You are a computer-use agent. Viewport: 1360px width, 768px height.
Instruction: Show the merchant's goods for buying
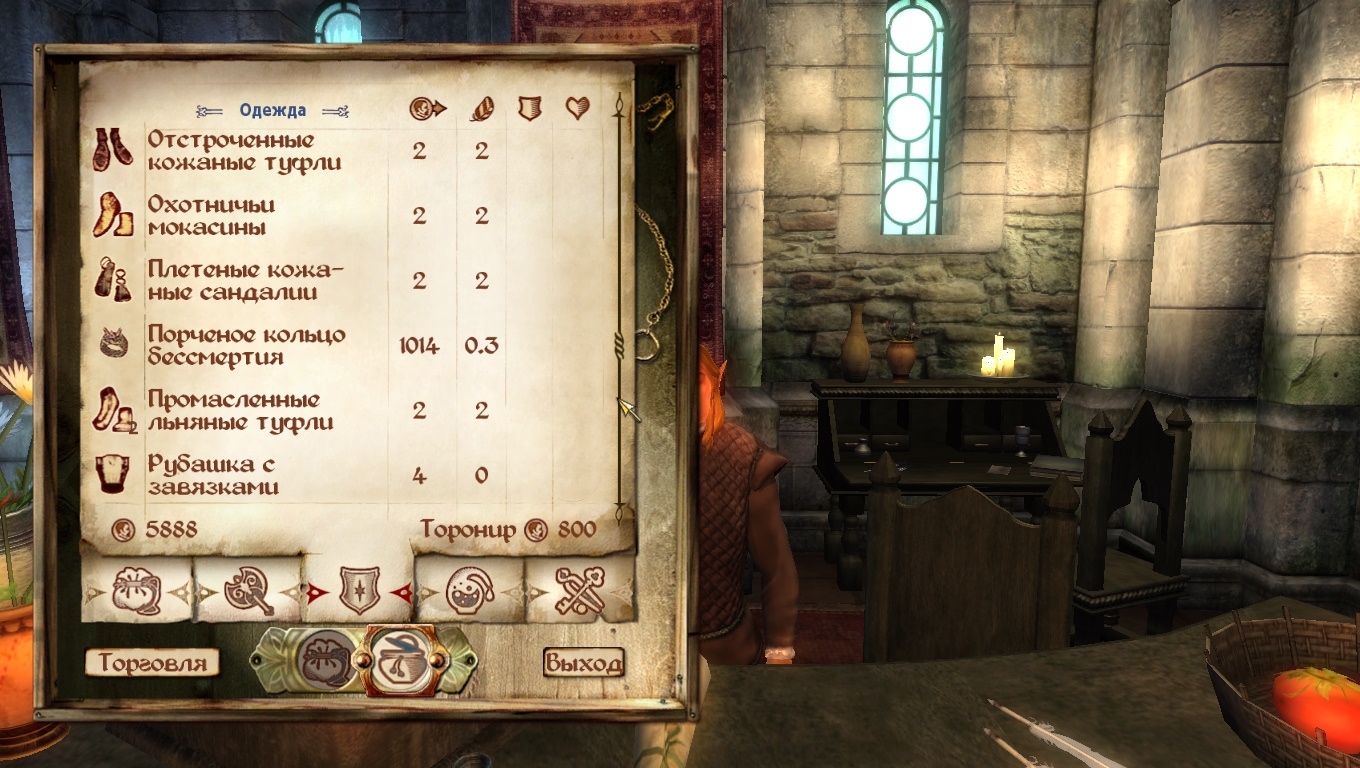pos(402,660)
